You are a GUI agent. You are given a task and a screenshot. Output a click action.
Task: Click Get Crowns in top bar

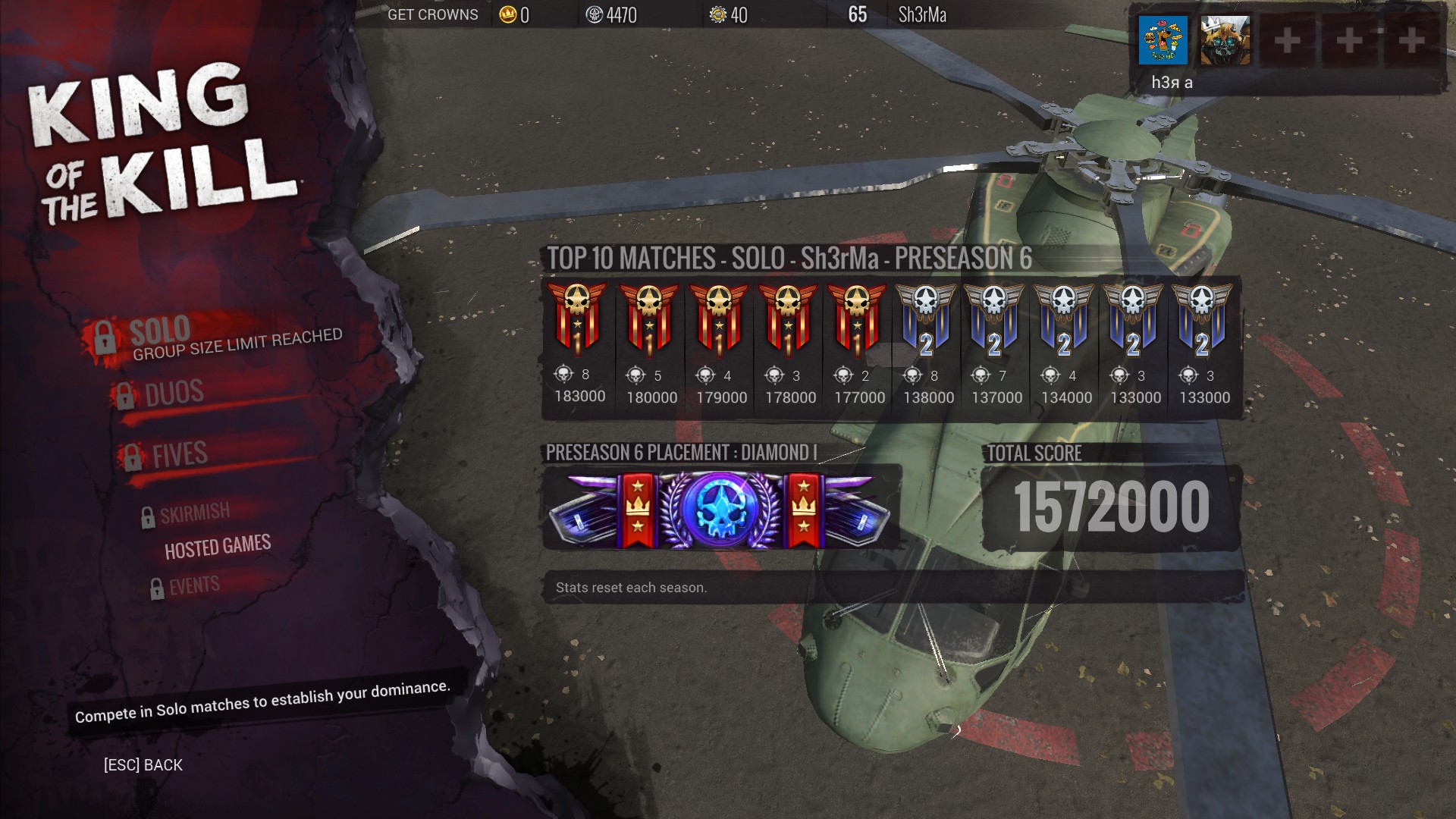pos(432,14)
